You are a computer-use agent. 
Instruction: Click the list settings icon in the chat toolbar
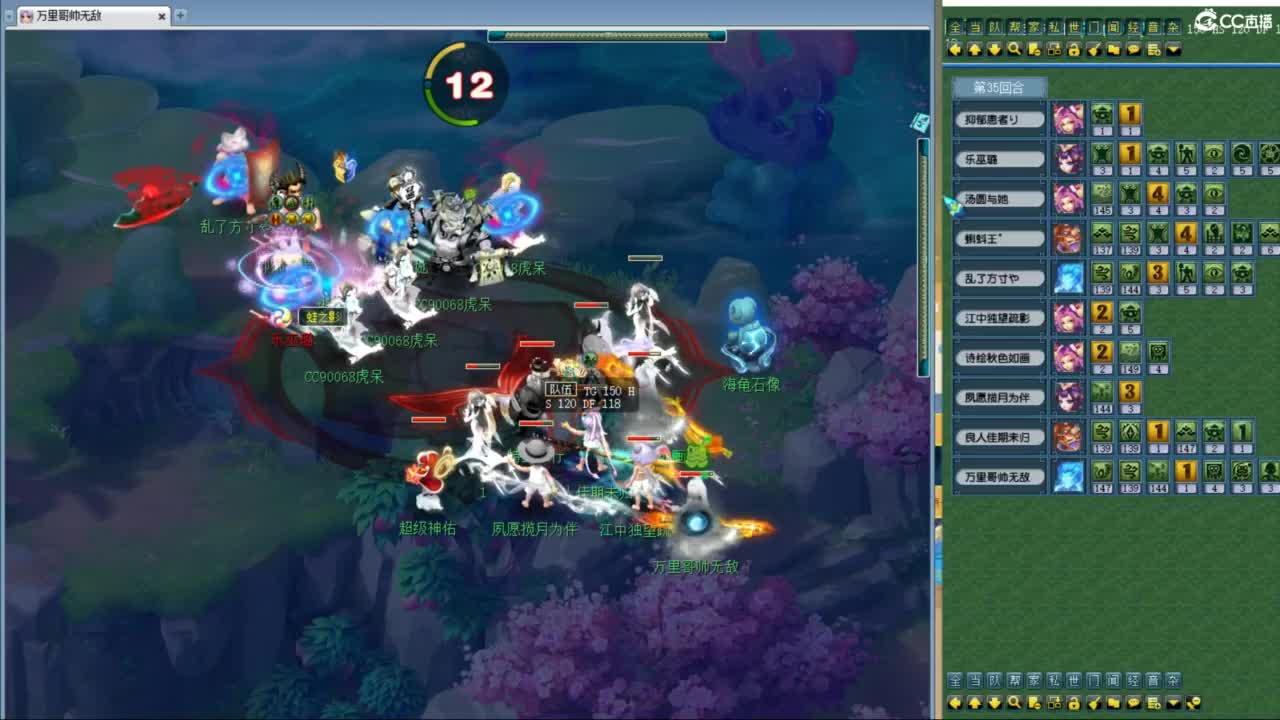(x=1155, y=50)
